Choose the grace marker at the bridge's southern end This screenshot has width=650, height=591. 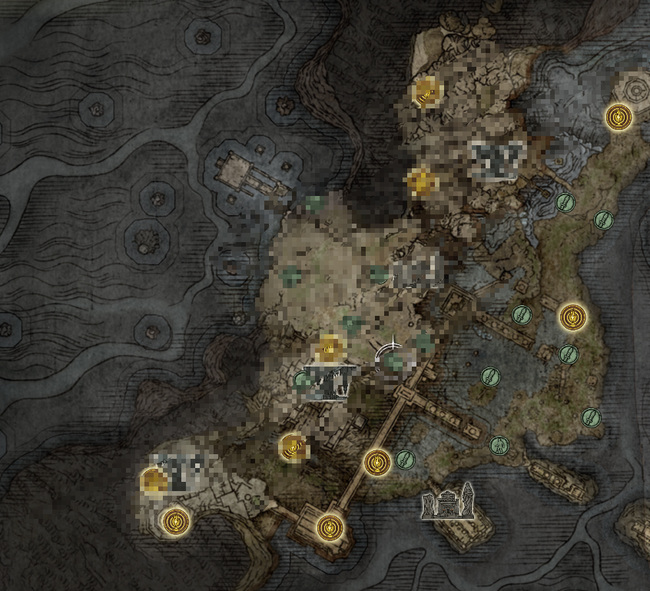click(x=328, y=525)
